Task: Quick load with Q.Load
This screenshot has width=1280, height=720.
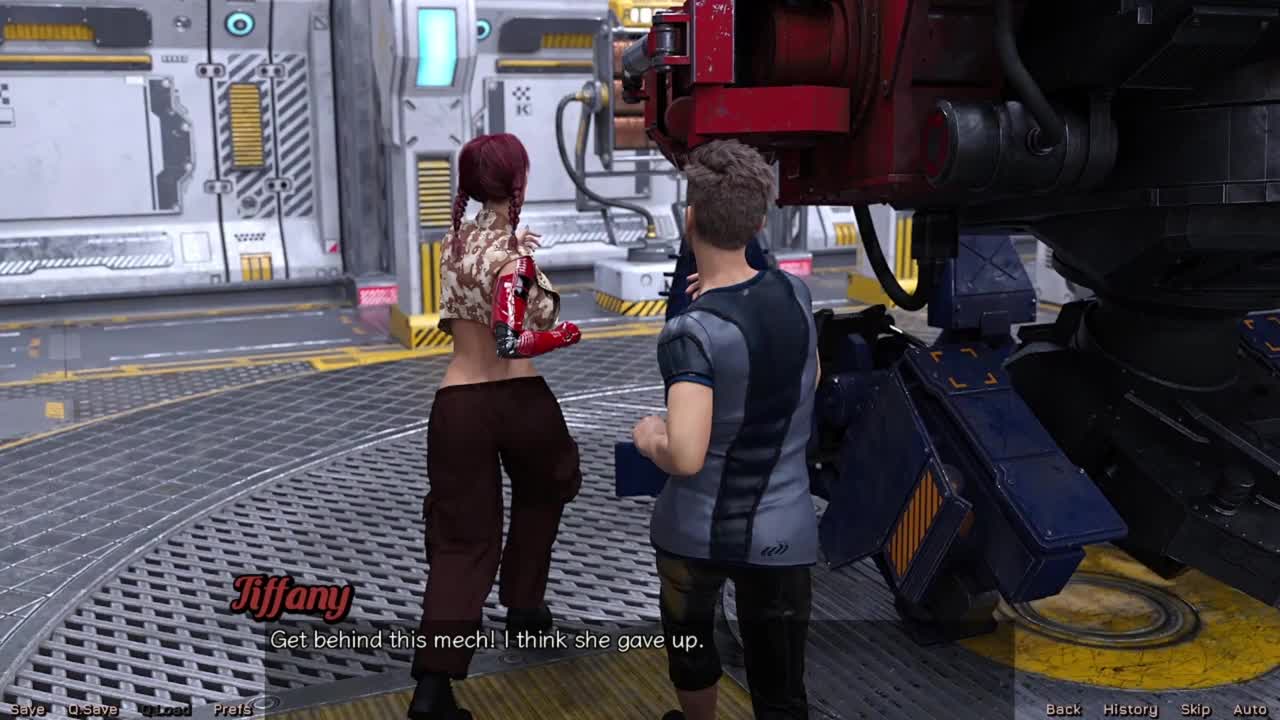Action: tap(165, 709)
